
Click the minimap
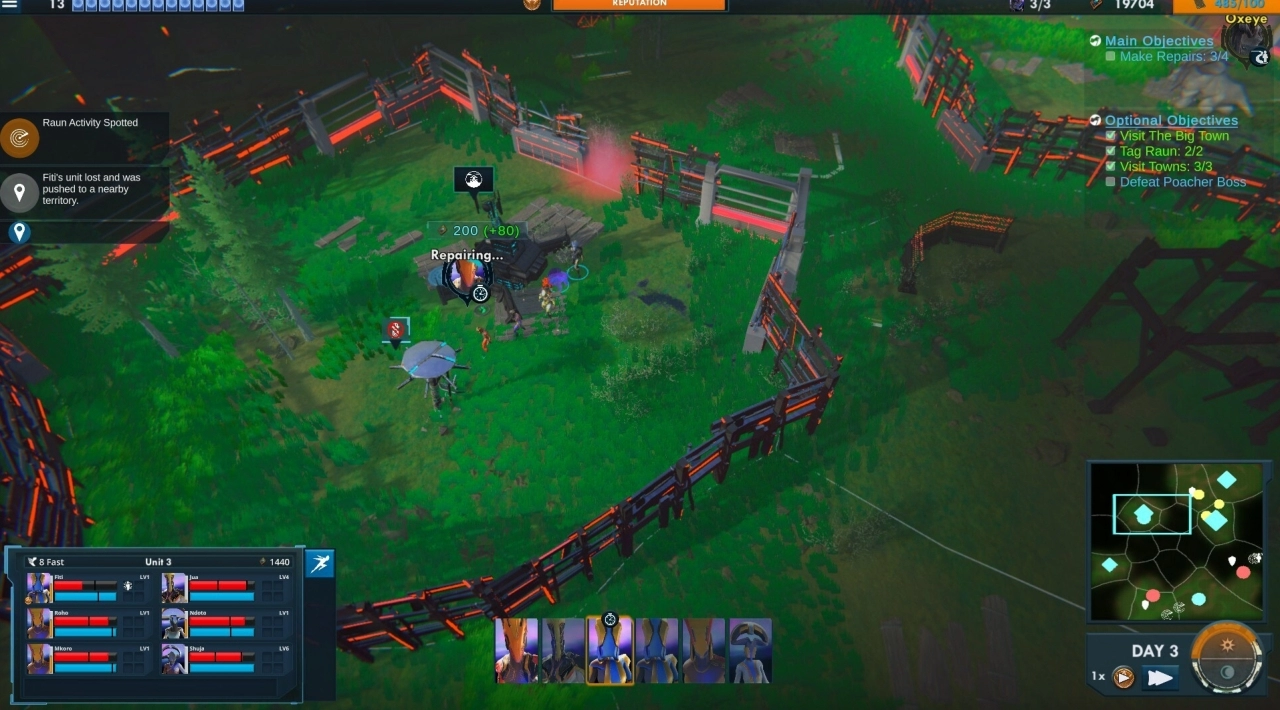pos(1176,541)
